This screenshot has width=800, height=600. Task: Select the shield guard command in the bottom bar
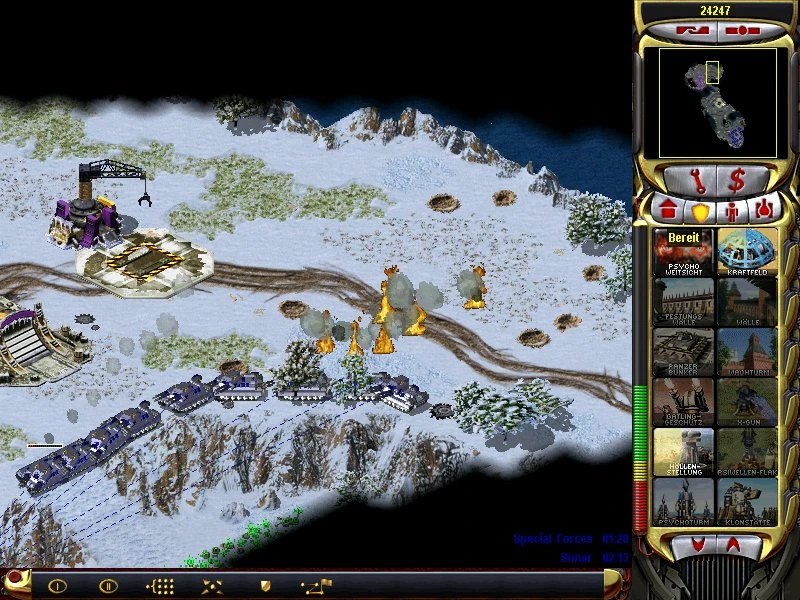[266, 585]
